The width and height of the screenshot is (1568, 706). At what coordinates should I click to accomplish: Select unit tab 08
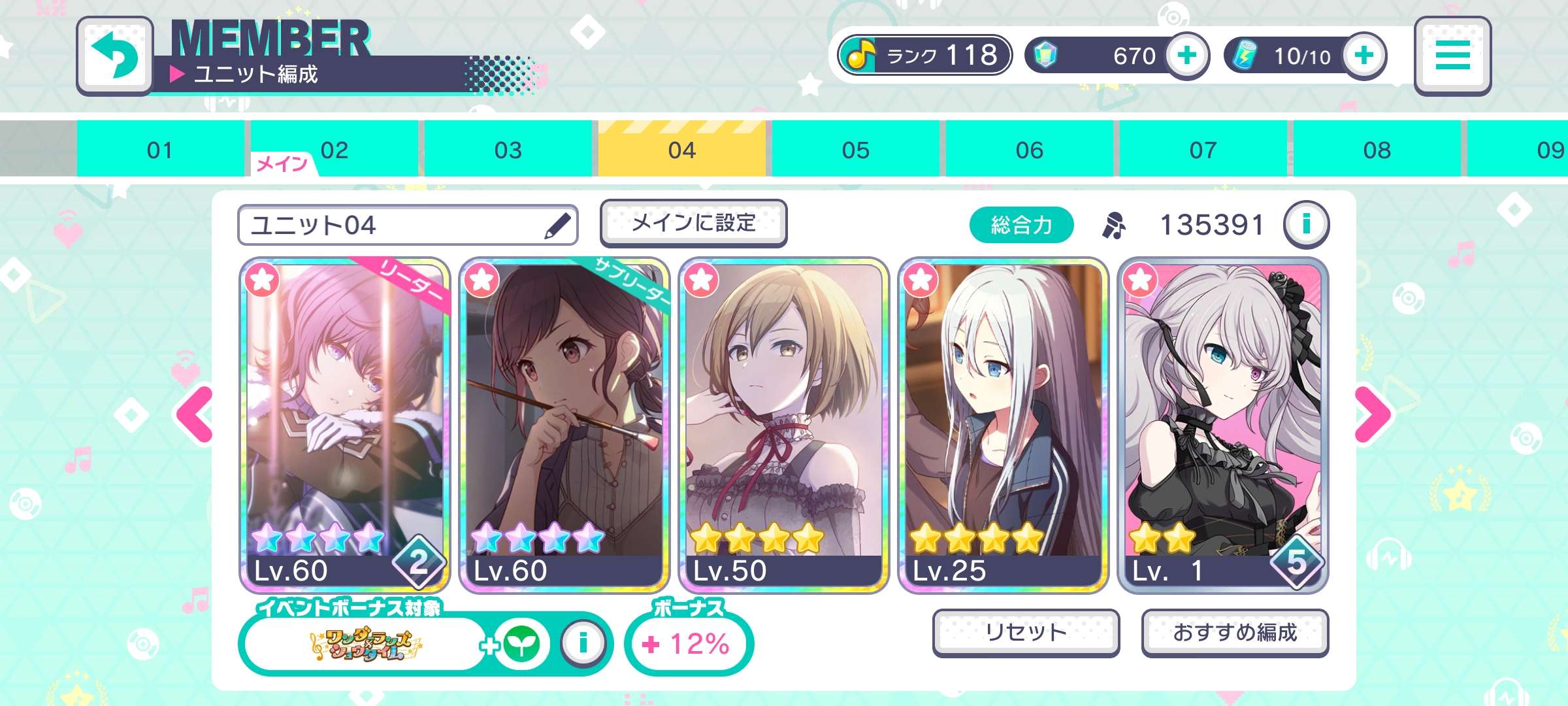pos(1377,150)
